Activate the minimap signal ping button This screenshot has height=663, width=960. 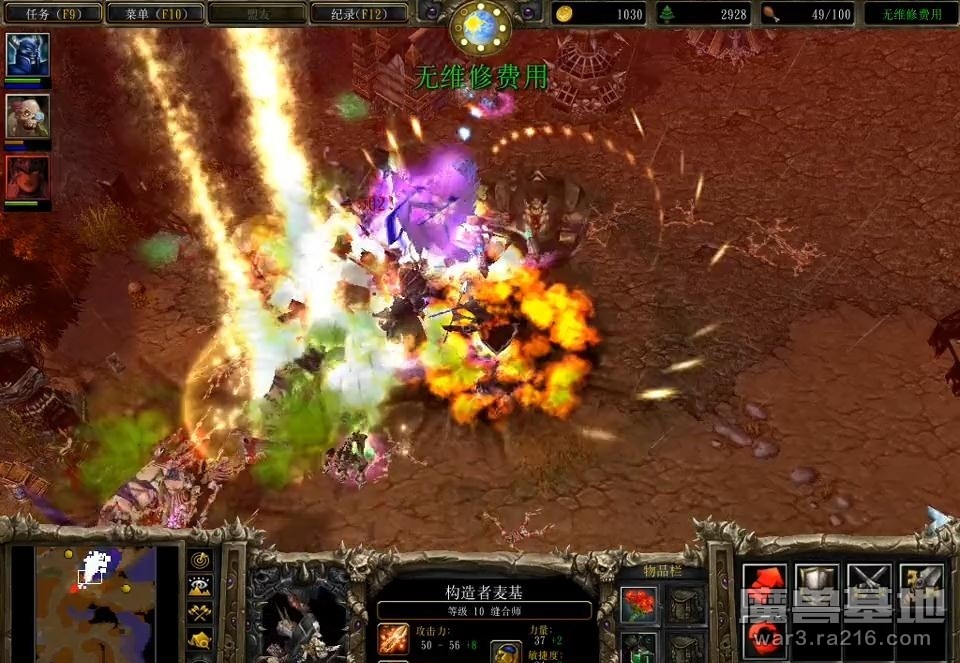tap(200, 561)
